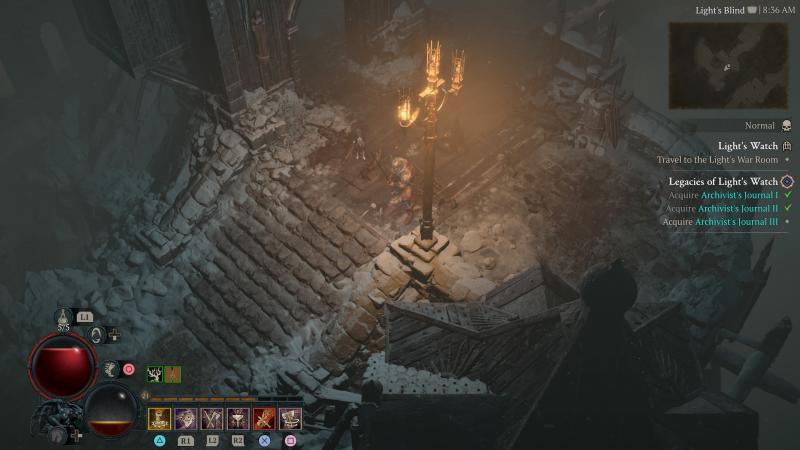
Task: Activate the red flaming weapon skill
Action: point(264,418)
